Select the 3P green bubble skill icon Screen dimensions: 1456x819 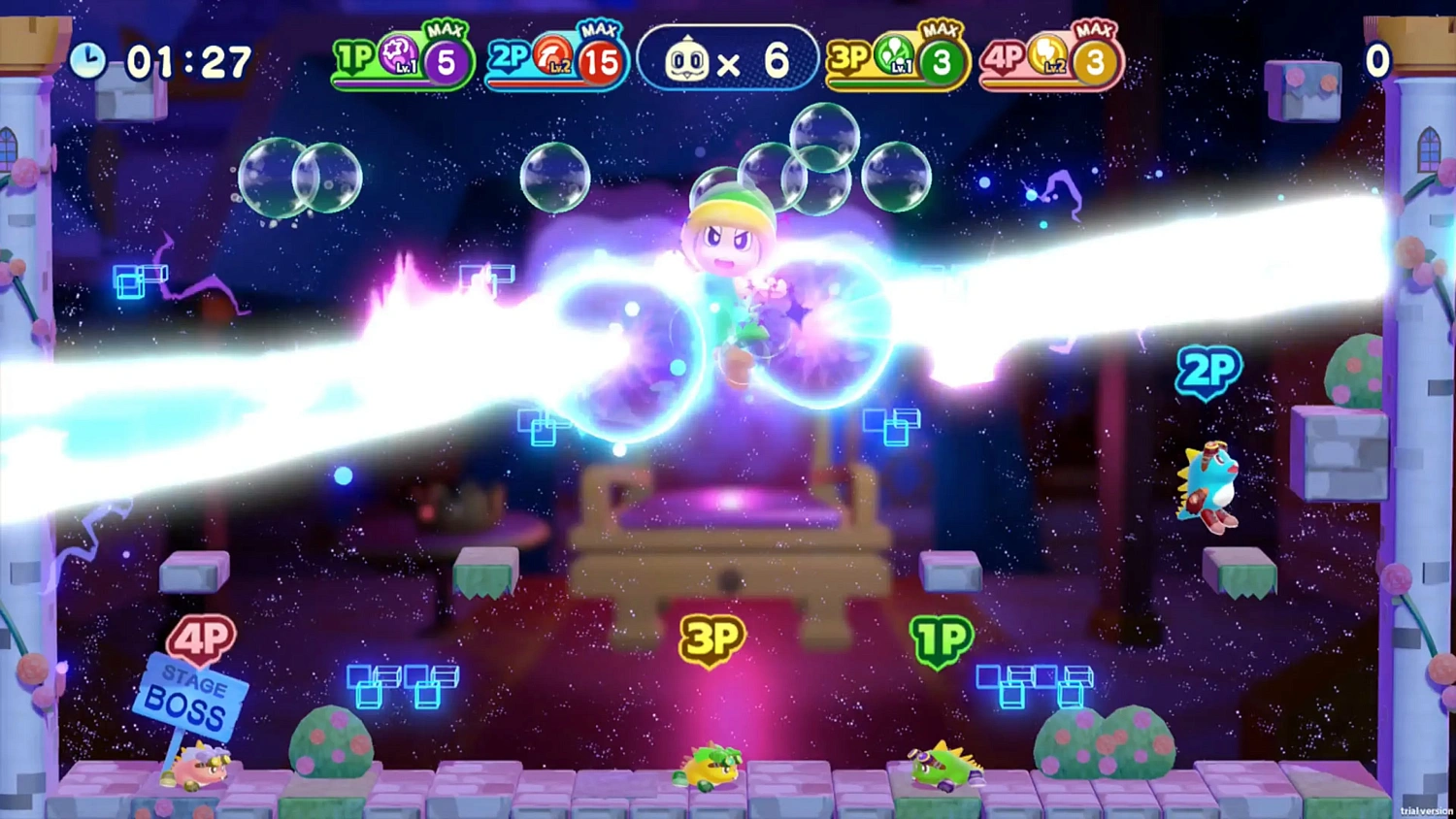tap(895, 56)
